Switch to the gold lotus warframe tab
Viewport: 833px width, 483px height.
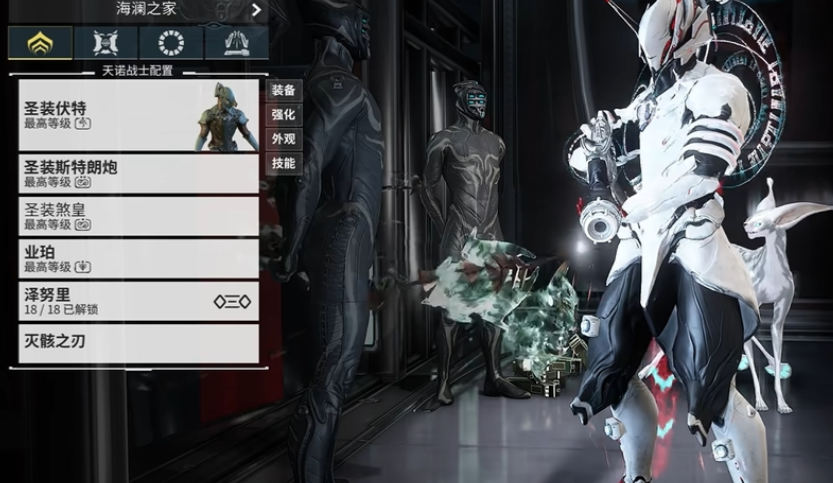pos(40,43)
